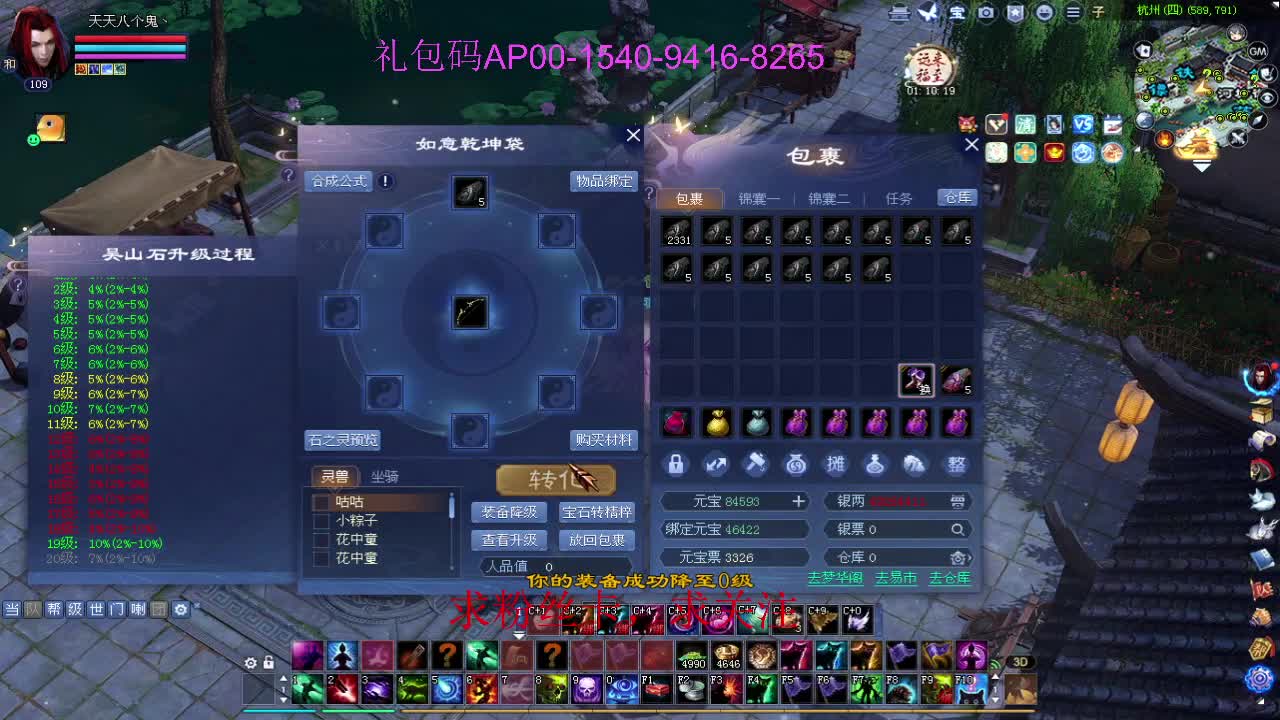Image resolution: width=1280 pixels, height=720 pixels.
Task: Expand the 仓库 storage arrow
Action: pos(958,557)
